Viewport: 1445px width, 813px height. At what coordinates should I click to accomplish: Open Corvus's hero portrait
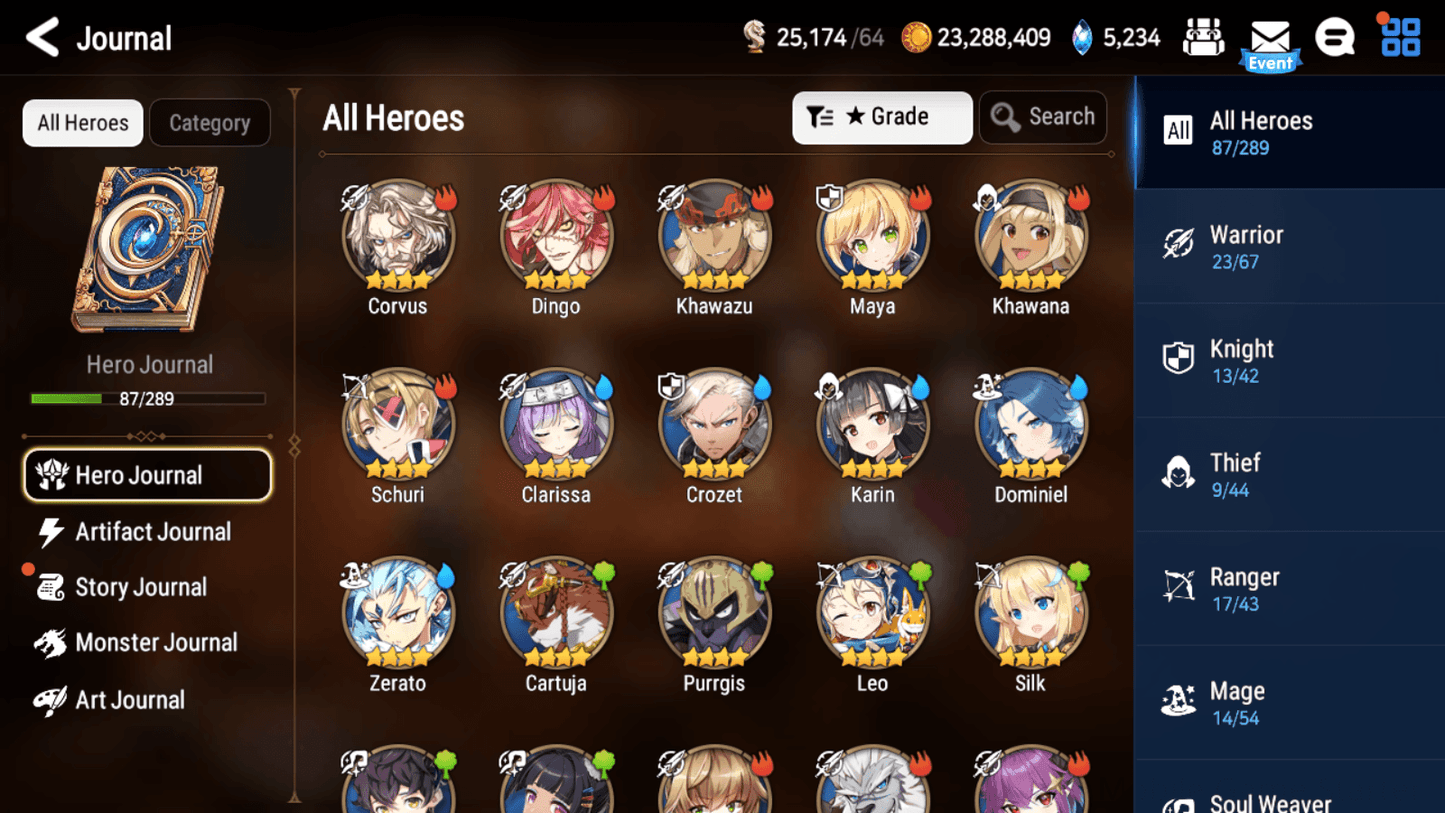coord(398,237)
